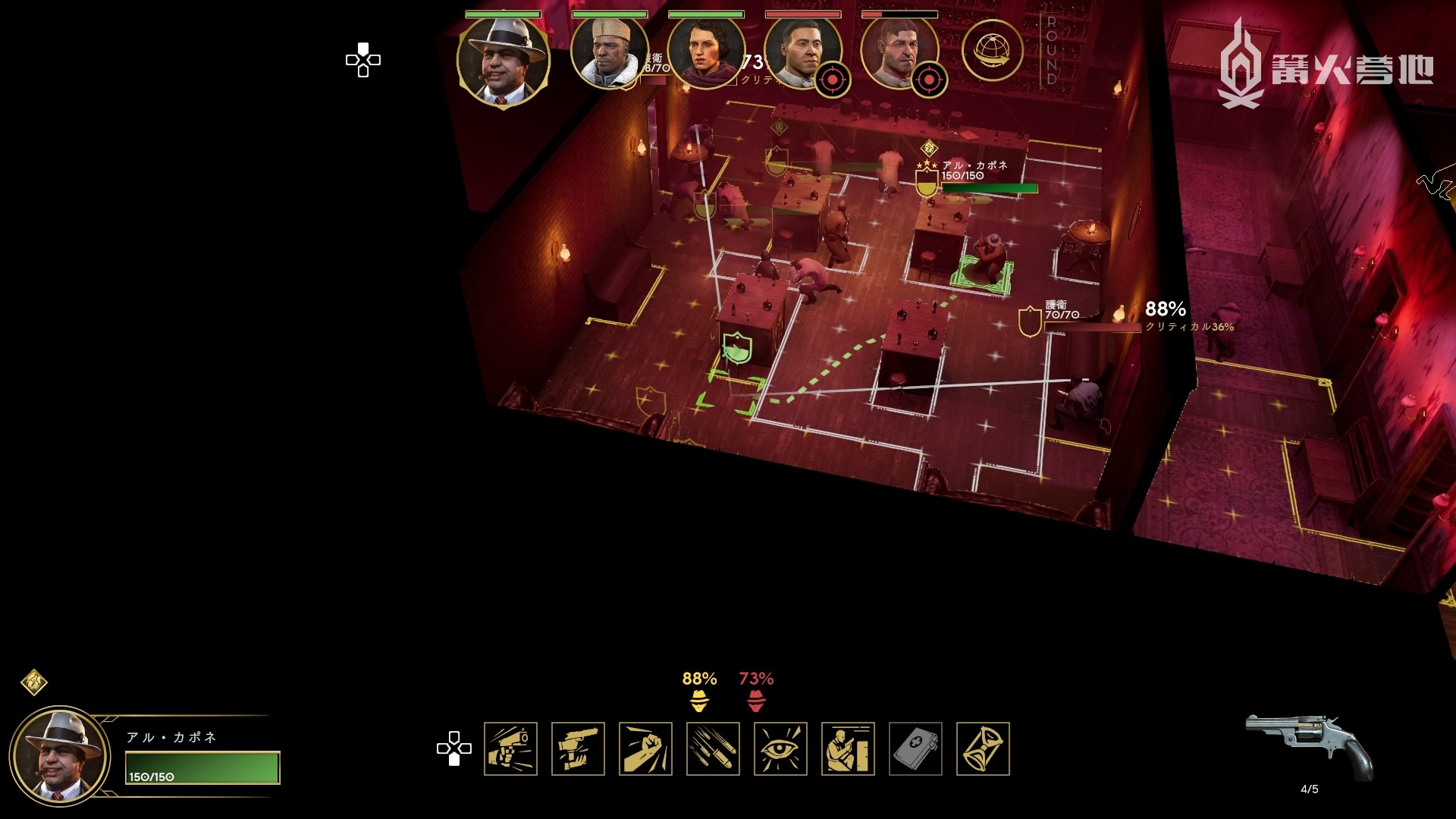Select the crouch behind cover ability

point(848,748)
